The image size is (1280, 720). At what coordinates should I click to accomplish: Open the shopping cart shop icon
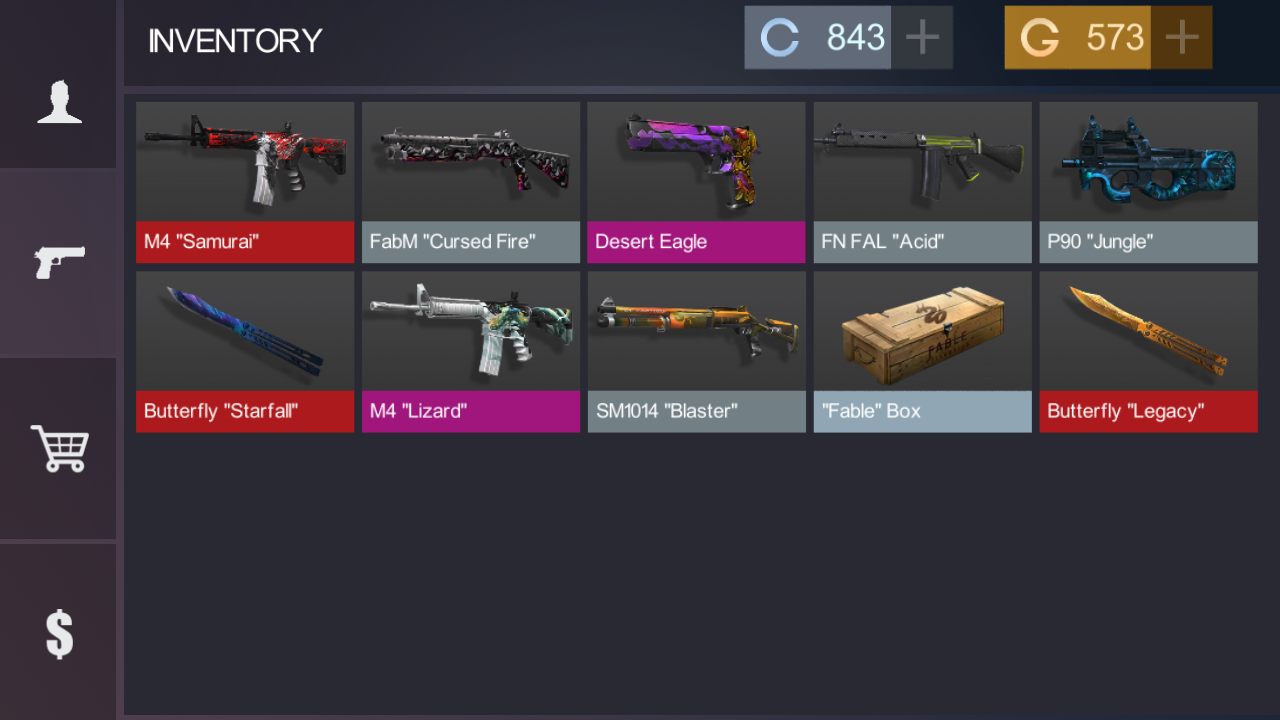(58, 448)
